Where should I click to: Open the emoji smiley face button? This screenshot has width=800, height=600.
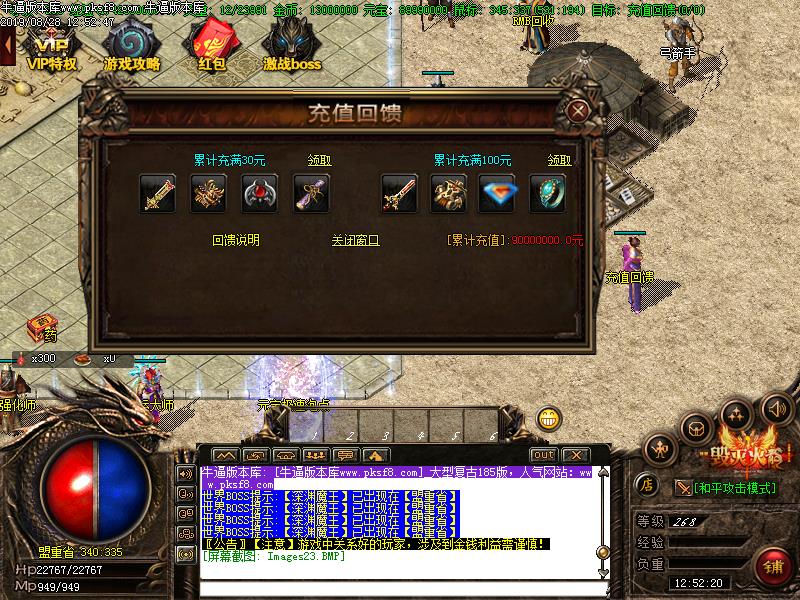[x=548, y=418]
